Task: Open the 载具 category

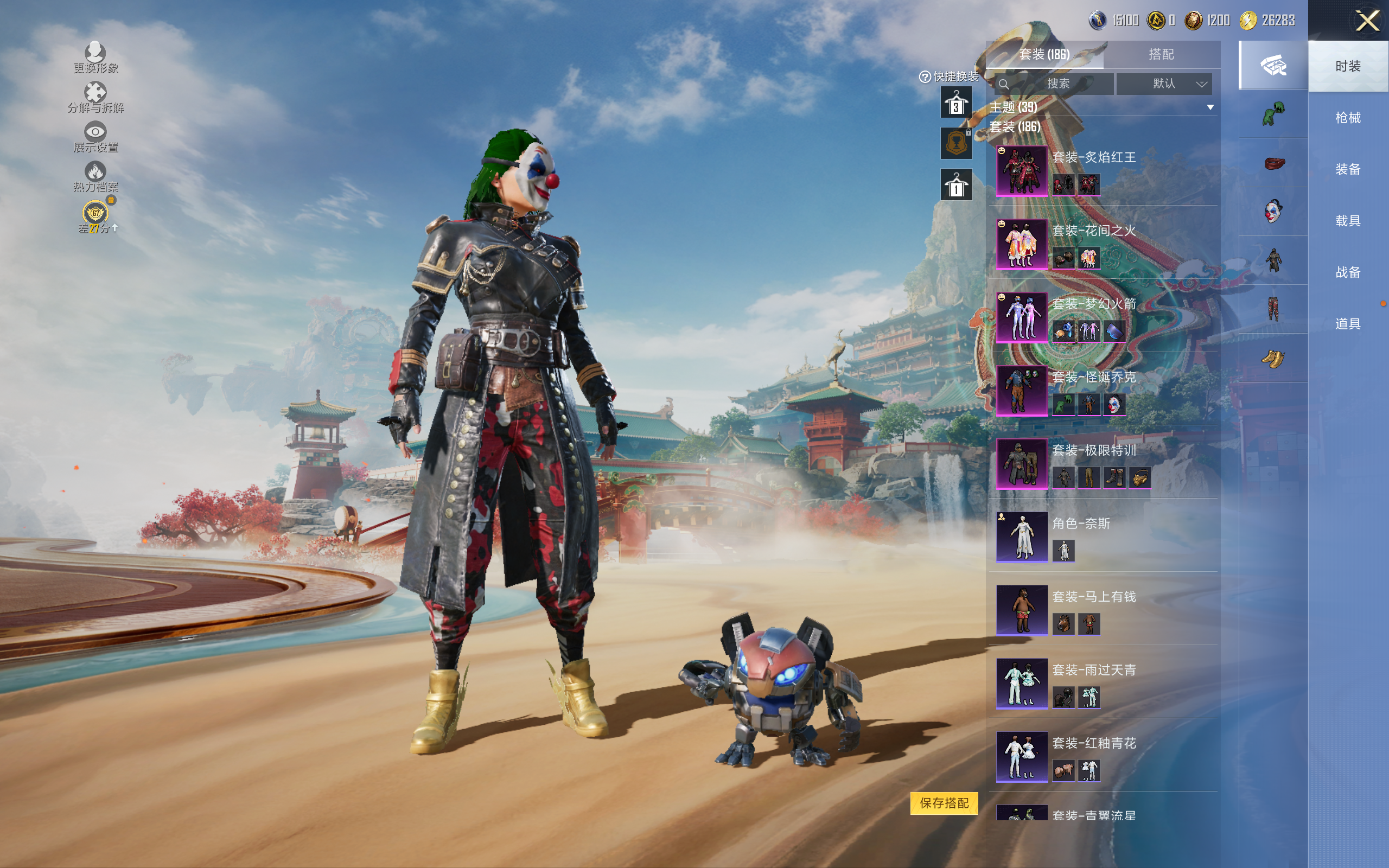Action: click(x=1348, y=221)
